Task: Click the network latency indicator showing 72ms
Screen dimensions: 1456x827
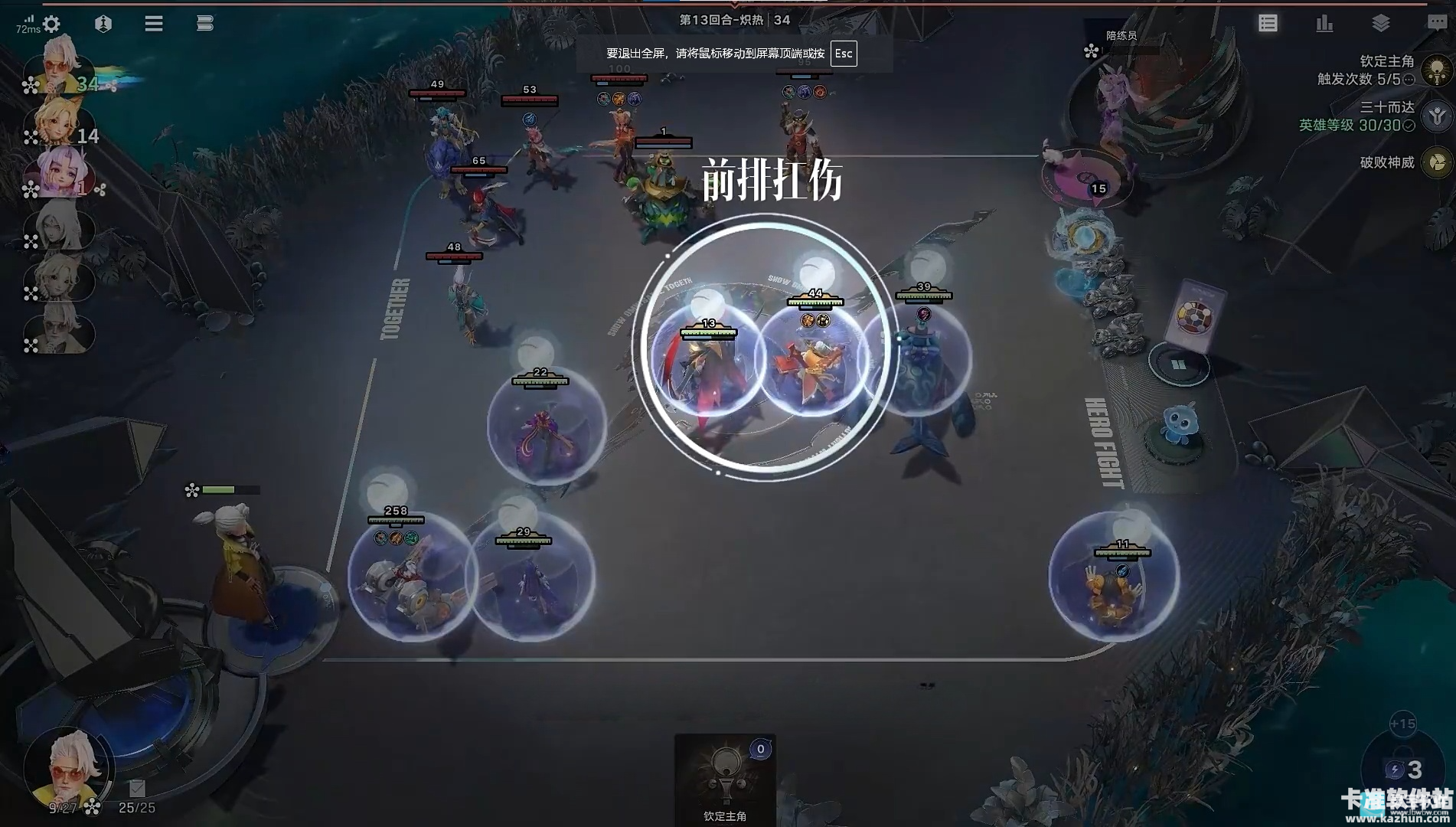Action: (28, 24)
